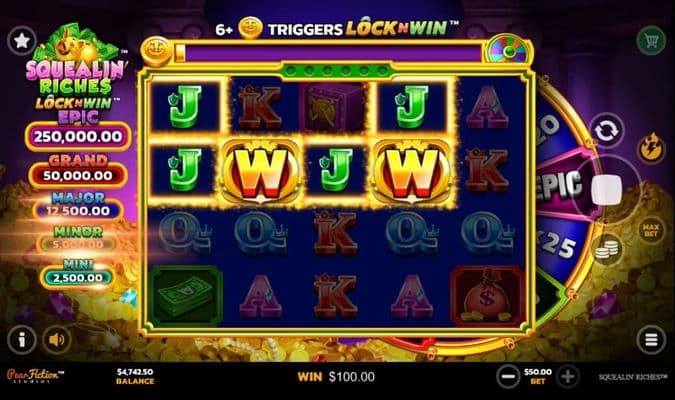Open the coin stack bet options

point(604,250)
